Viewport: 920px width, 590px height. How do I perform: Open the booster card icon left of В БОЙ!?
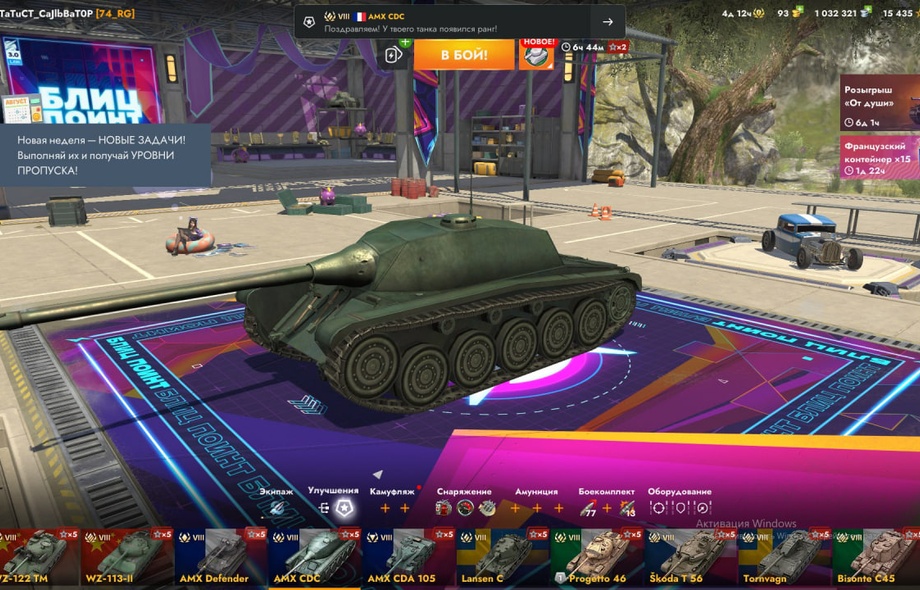pyautogui.click(x=394, y=54)
